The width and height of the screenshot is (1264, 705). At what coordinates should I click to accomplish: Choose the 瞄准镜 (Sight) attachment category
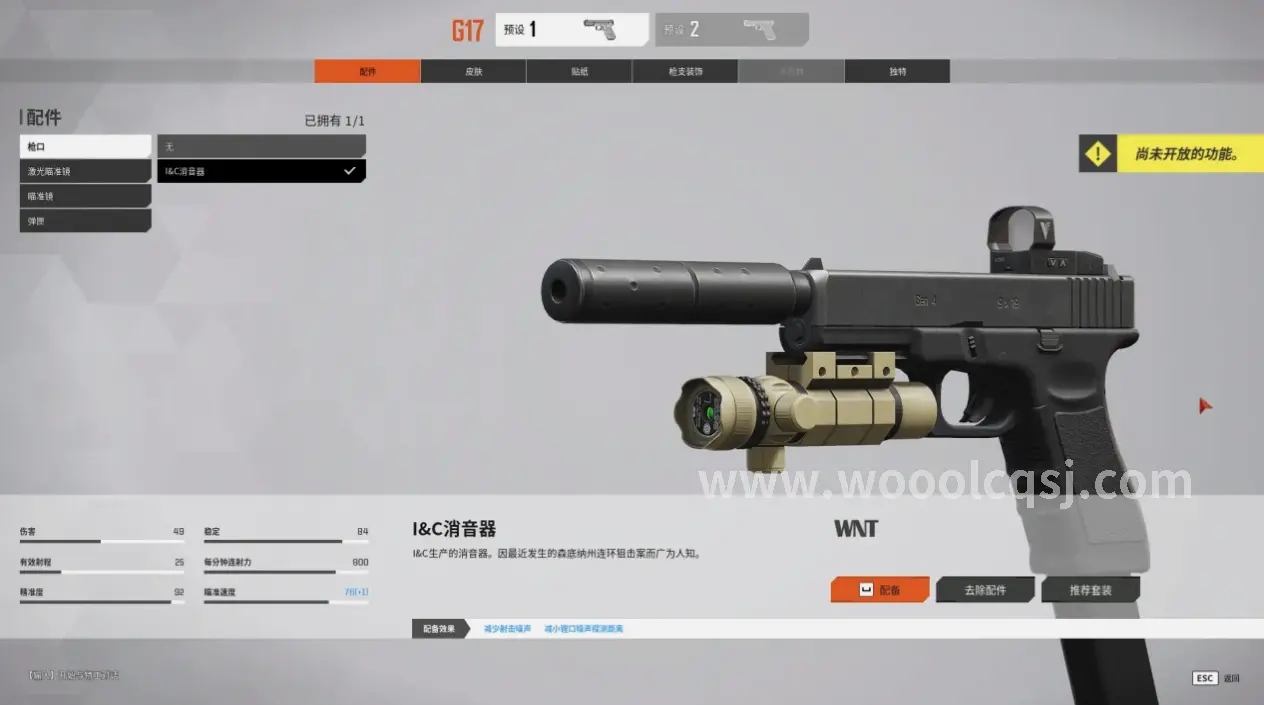coord(85,197)
